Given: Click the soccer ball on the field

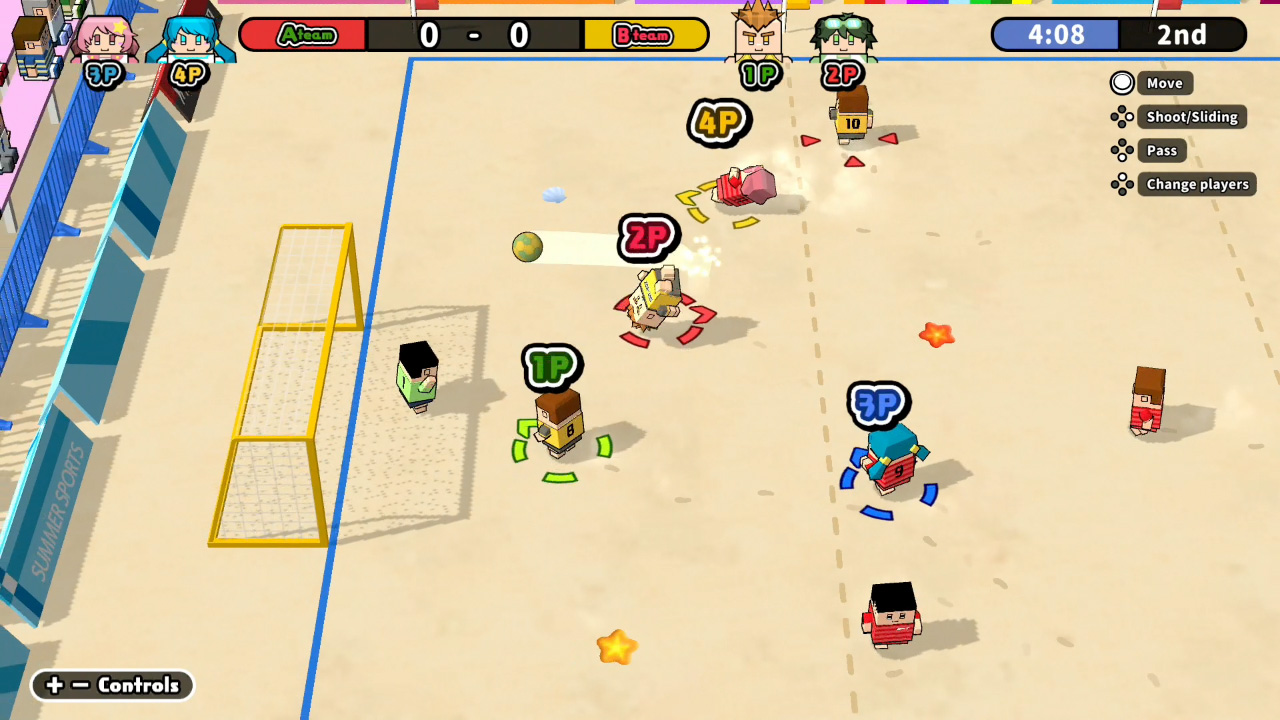Looking at the screenshot, I should (527, 247).
